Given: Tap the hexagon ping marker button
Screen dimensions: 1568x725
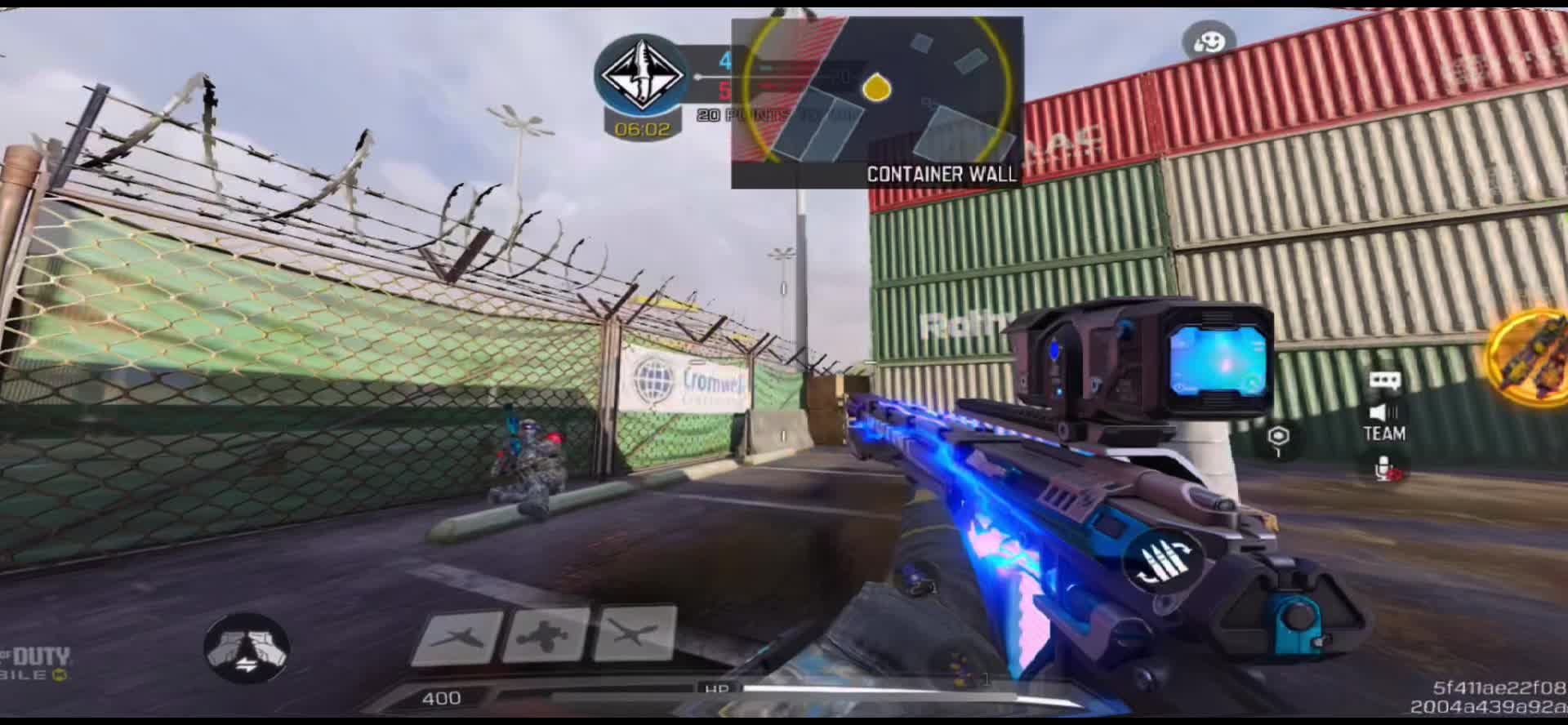Looking at the screenshot, I should pyautogui.click(x=1279, y=438).
